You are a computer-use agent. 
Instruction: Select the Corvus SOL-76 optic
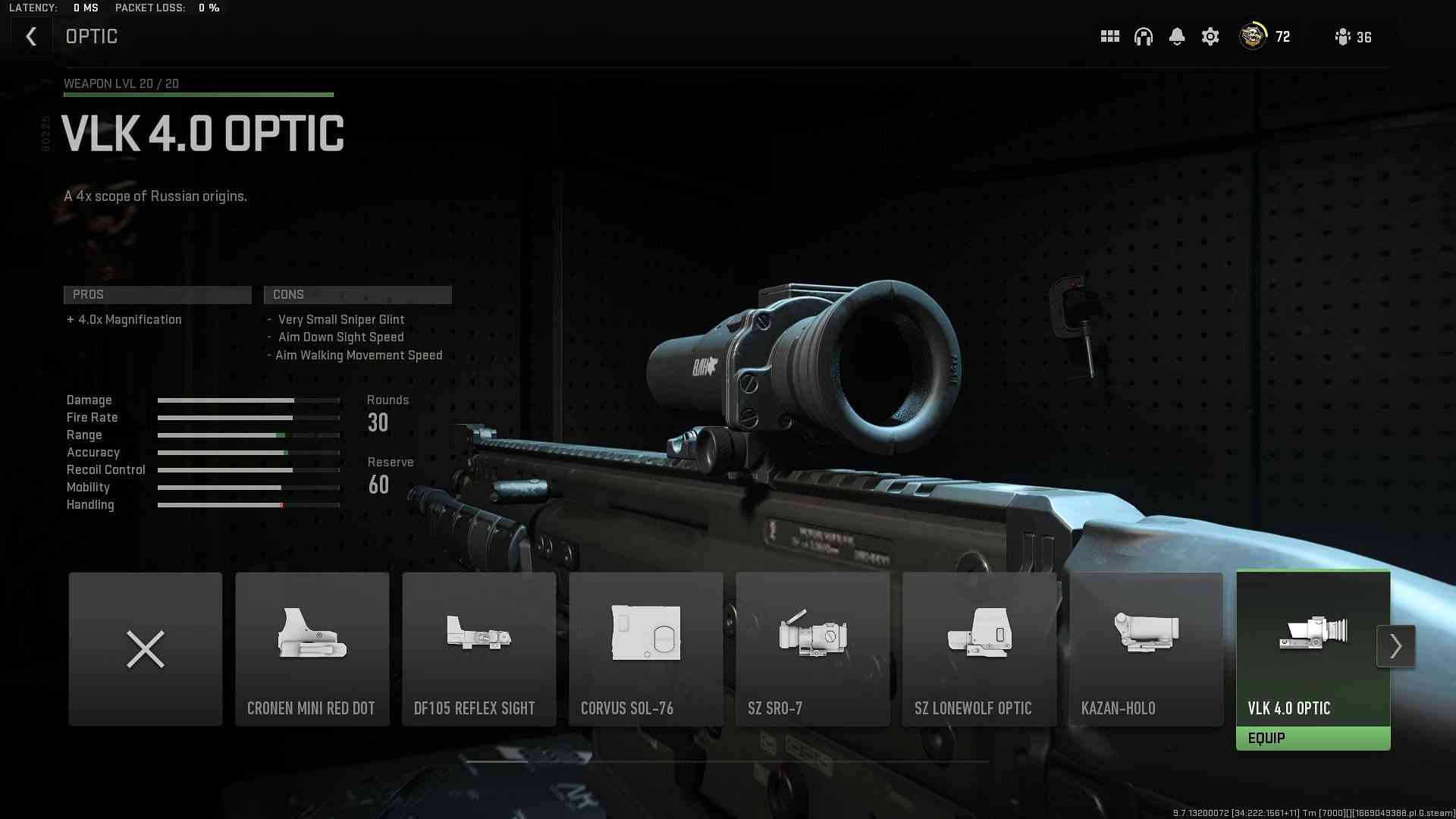point(645,649)
